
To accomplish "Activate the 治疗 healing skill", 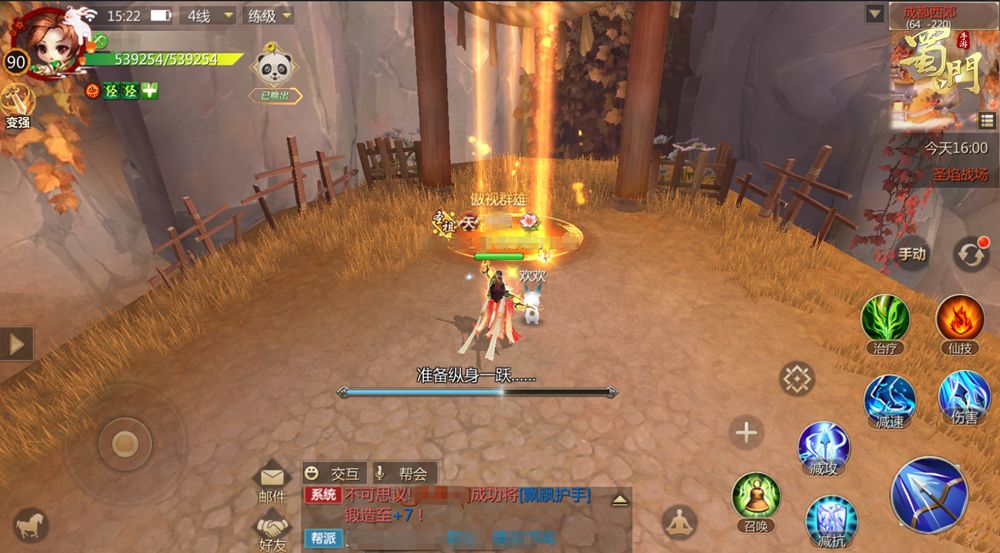I will pyautogui.click(x=885, y=320).
